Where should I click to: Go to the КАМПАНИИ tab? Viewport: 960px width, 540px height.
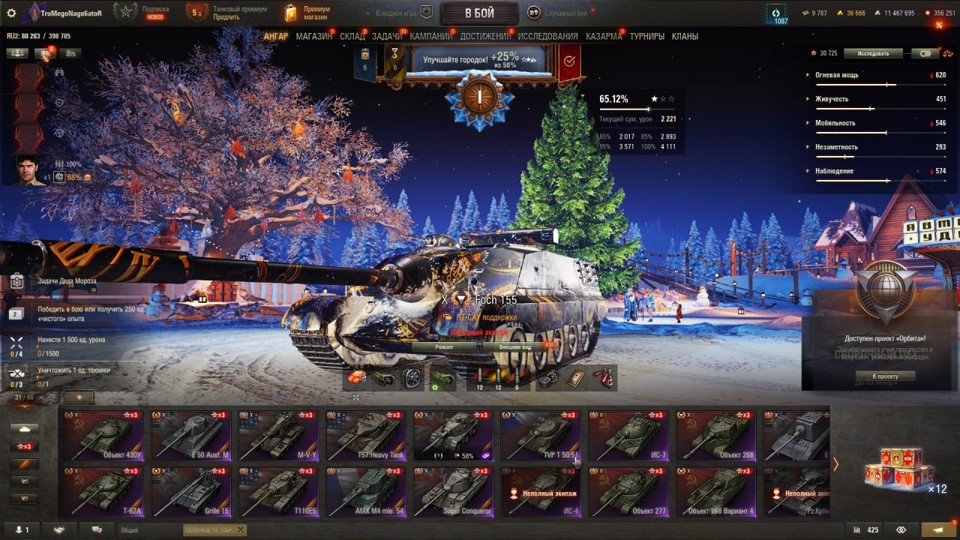[x=430, y=37]
